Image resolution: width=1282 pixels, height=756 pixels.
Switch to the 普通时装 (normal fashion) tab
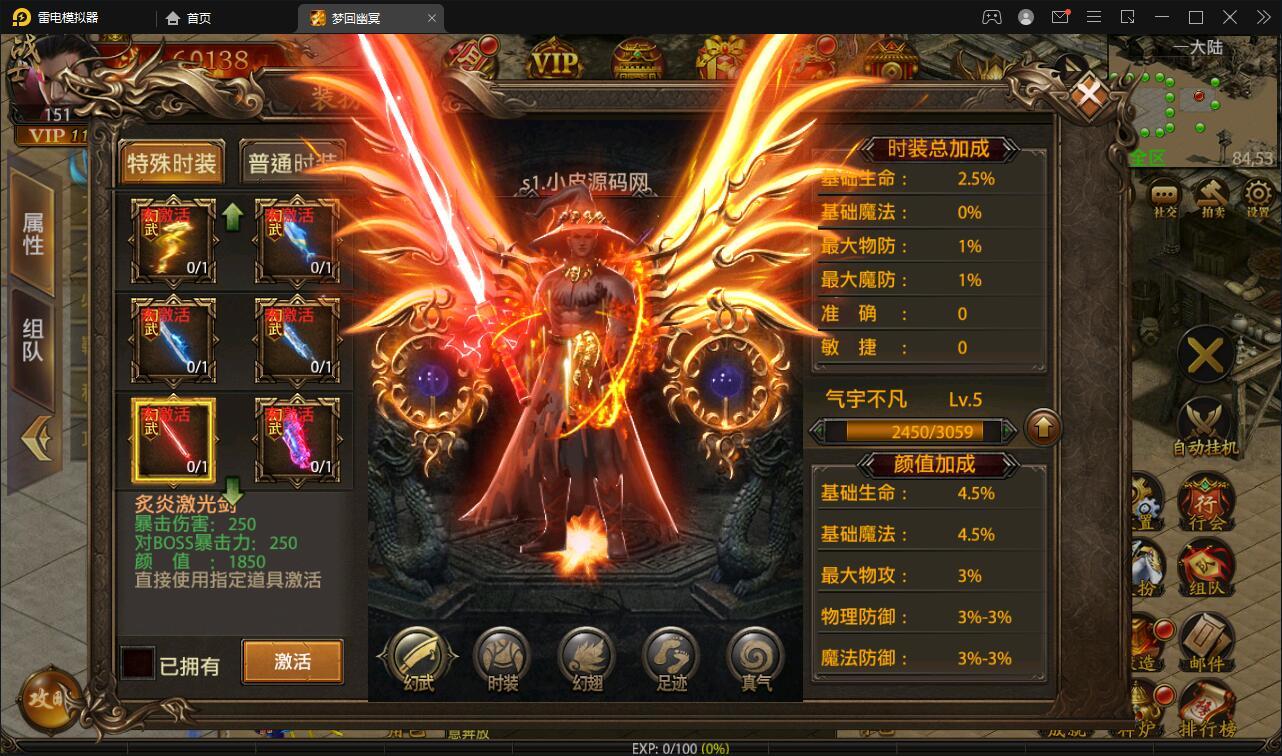click(293, 162)
